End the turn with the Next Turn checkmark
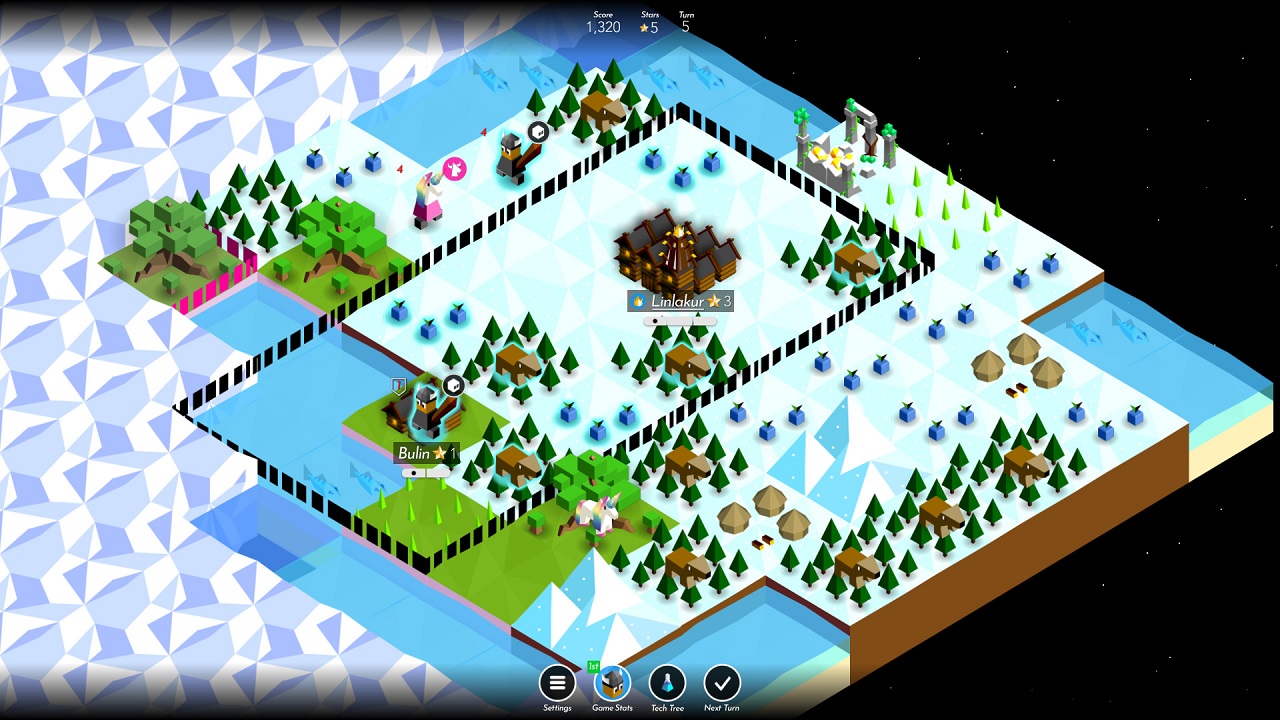1280x720 pixels. (721, 685)
